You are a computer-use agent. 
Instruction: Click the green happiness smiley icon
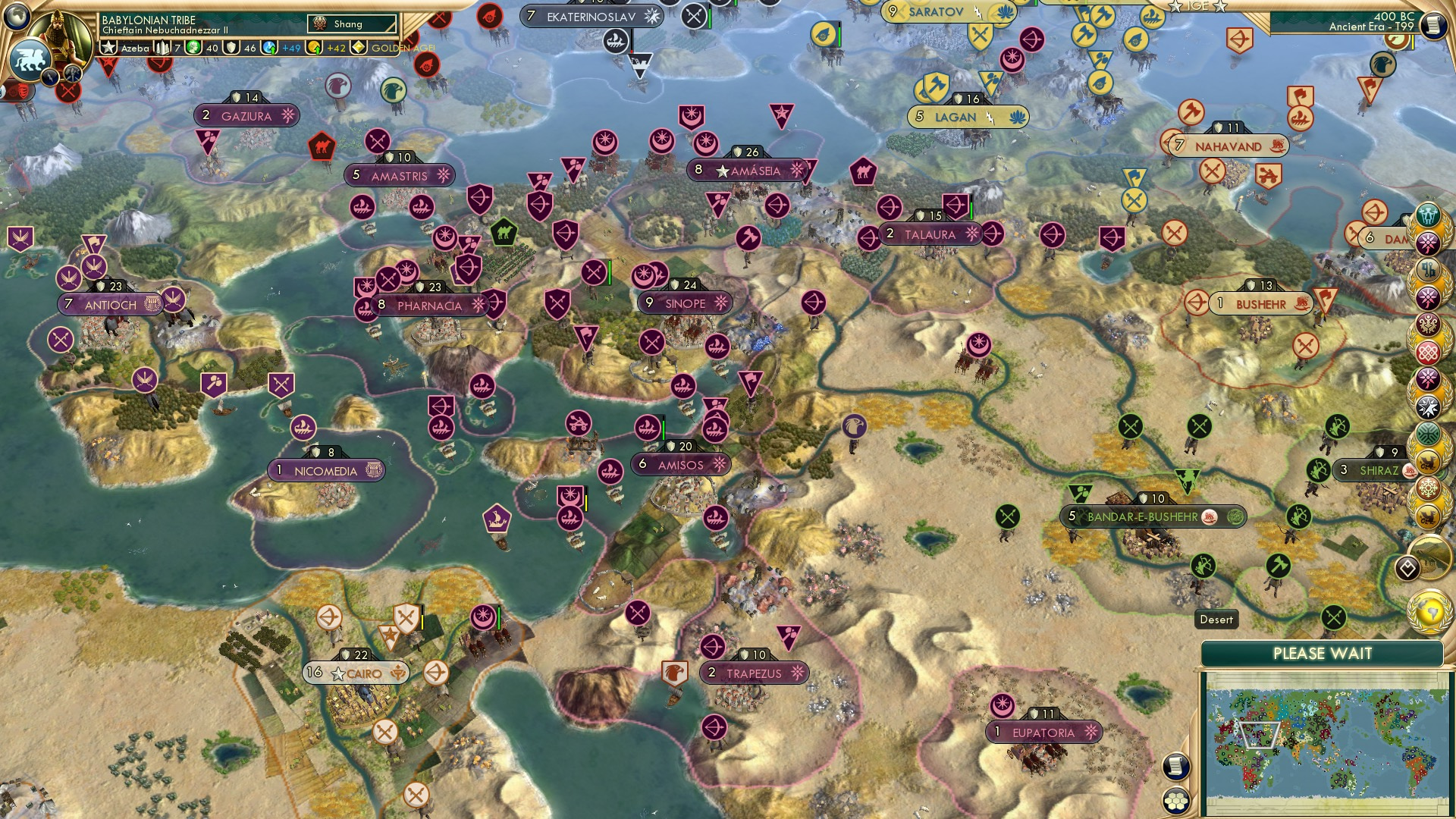pos(194,47)
